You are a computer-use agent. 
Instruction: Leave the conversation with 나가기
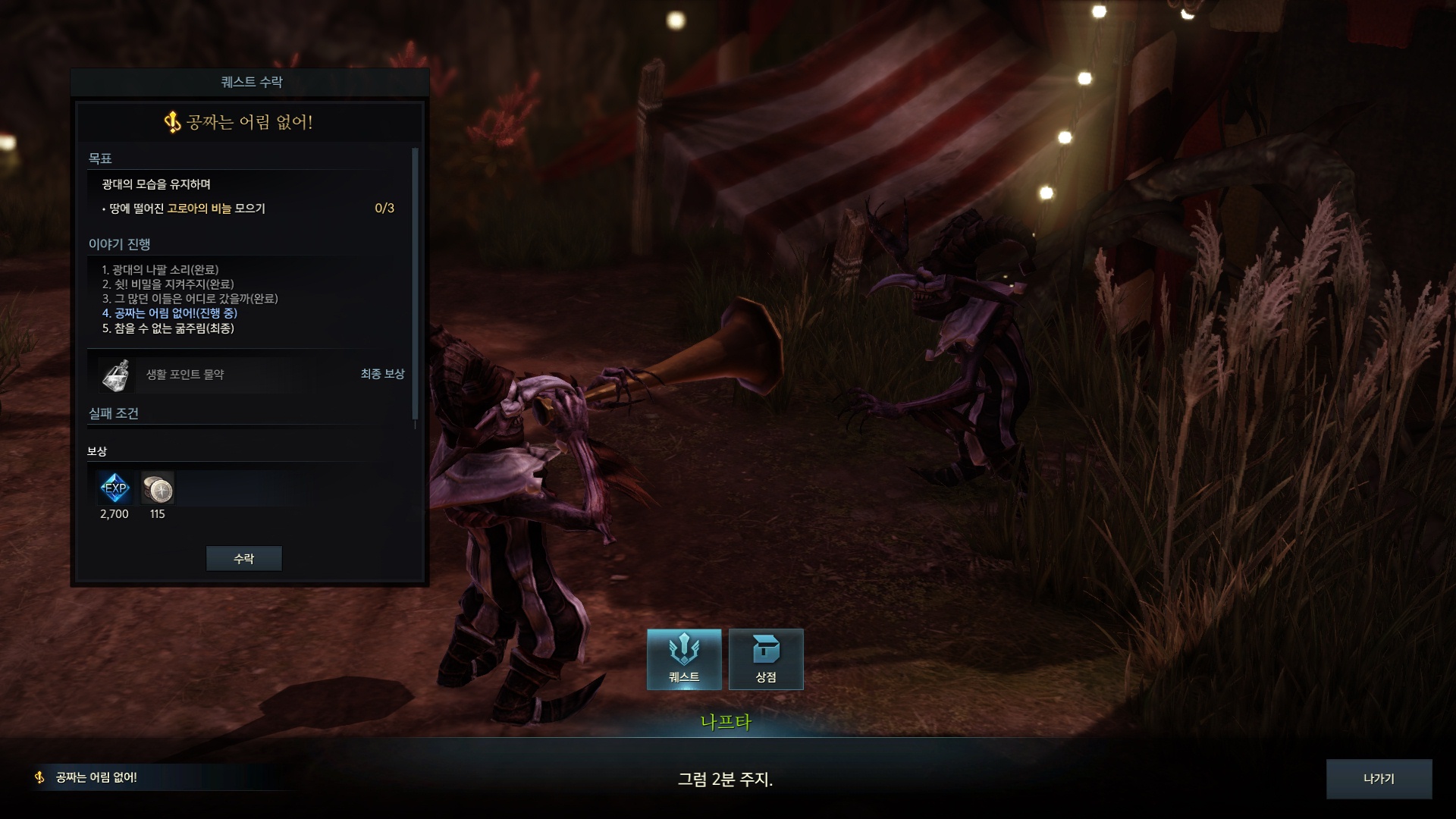(x=1379, y=779)
